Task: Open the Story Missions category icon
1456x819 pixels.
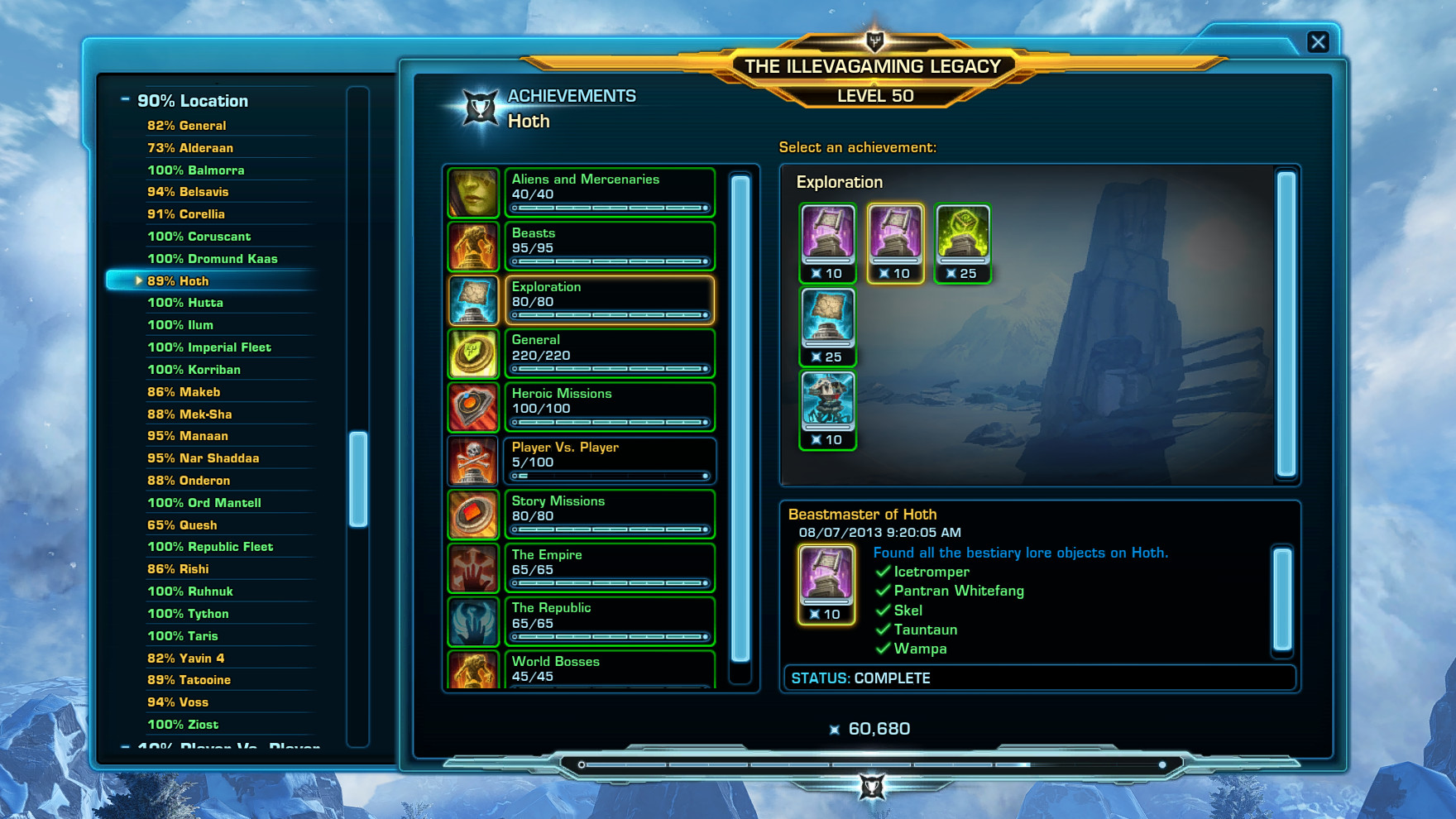Action: (473, 514)
